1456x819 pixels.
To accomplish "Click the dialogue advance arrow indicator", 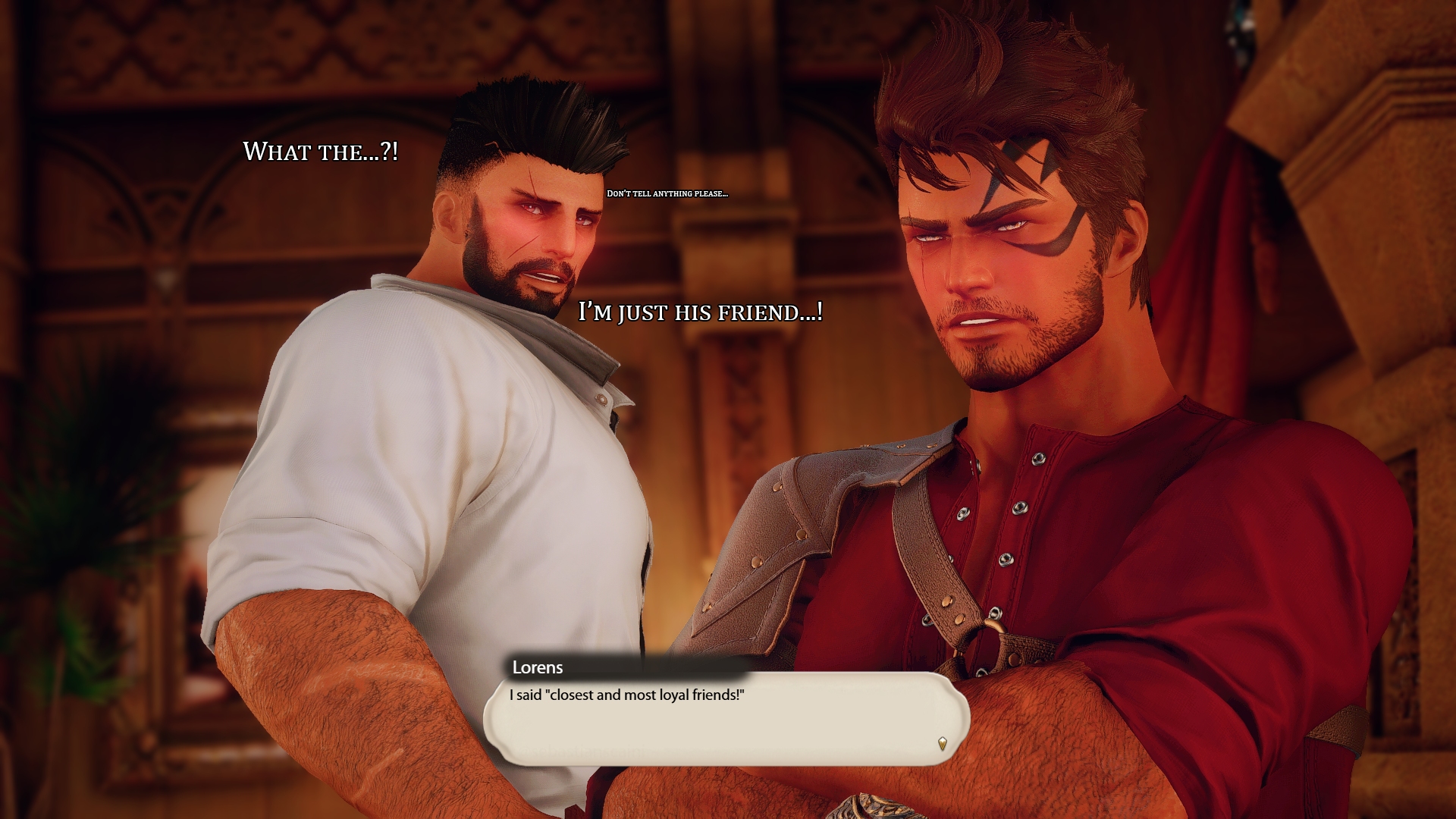I will 942,743.
